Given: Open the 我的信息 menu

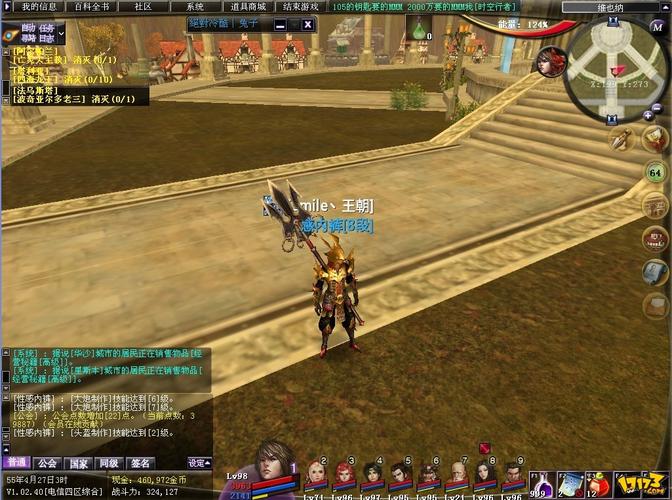Looking at the screenshot, I should pos(40,6).
